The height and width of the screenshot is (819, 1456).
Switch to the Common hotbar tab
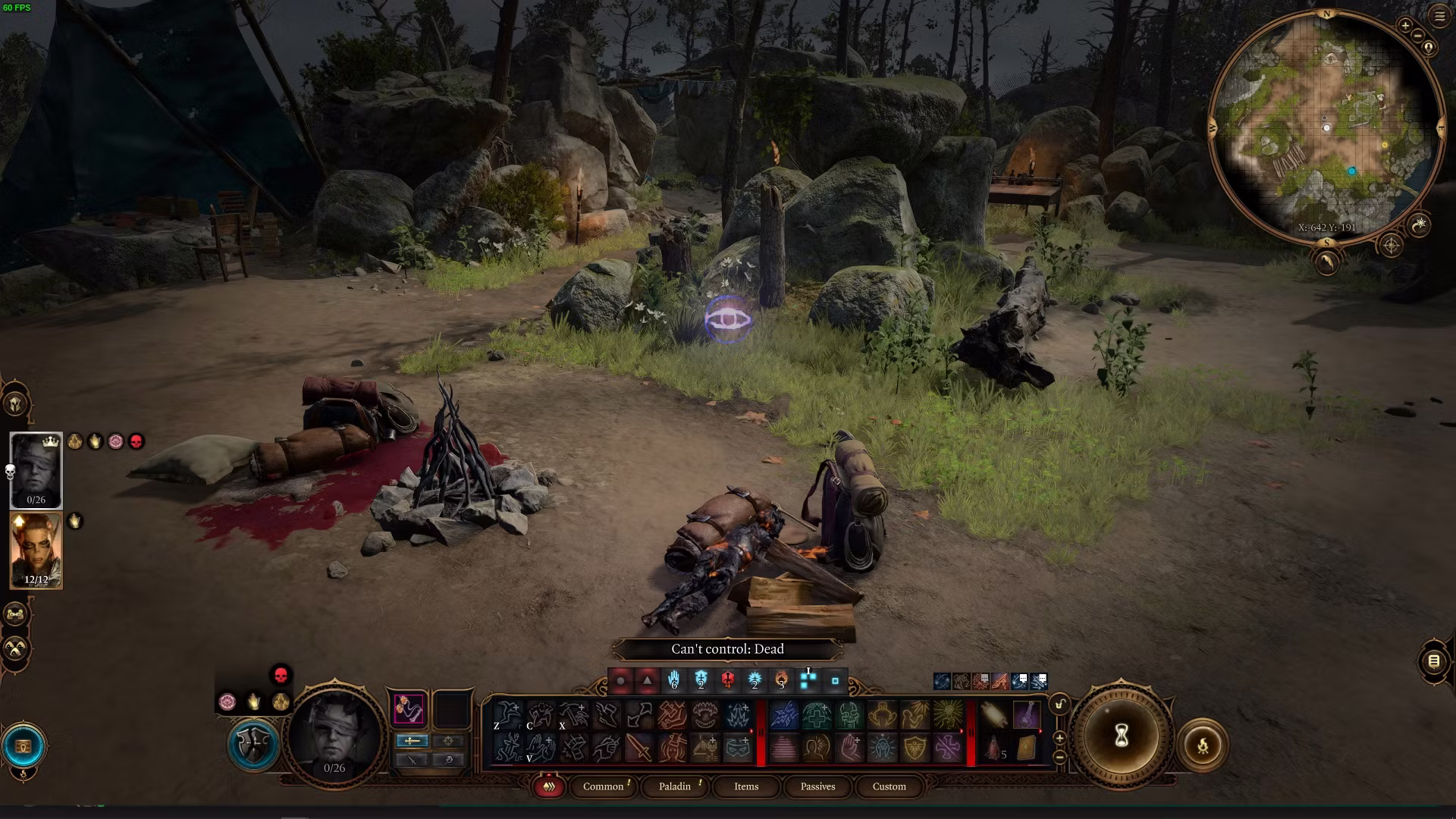coord(603,786)
